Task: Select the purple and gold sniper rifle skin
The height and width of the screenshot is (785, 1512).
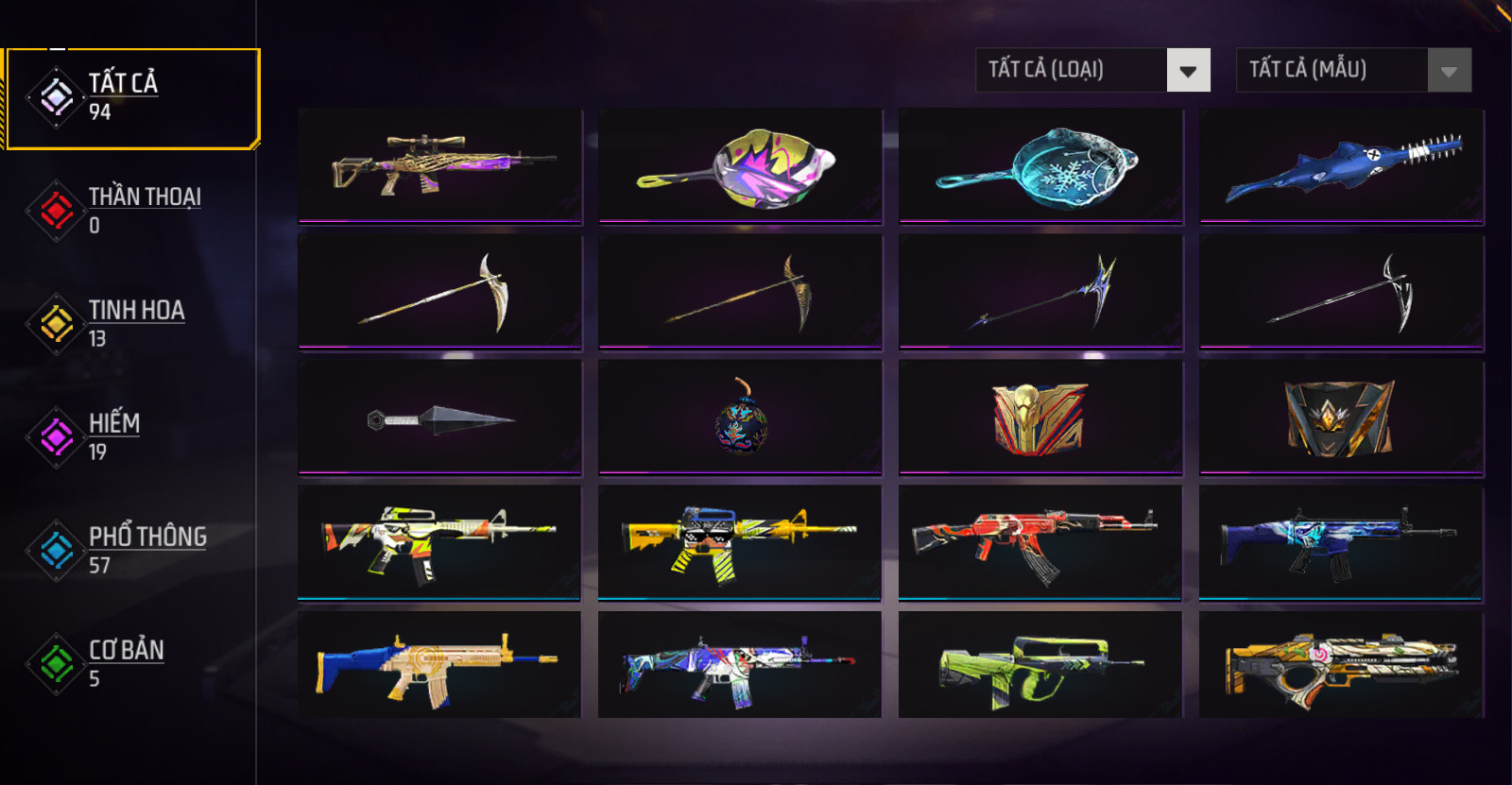Action: click(439, 165)
